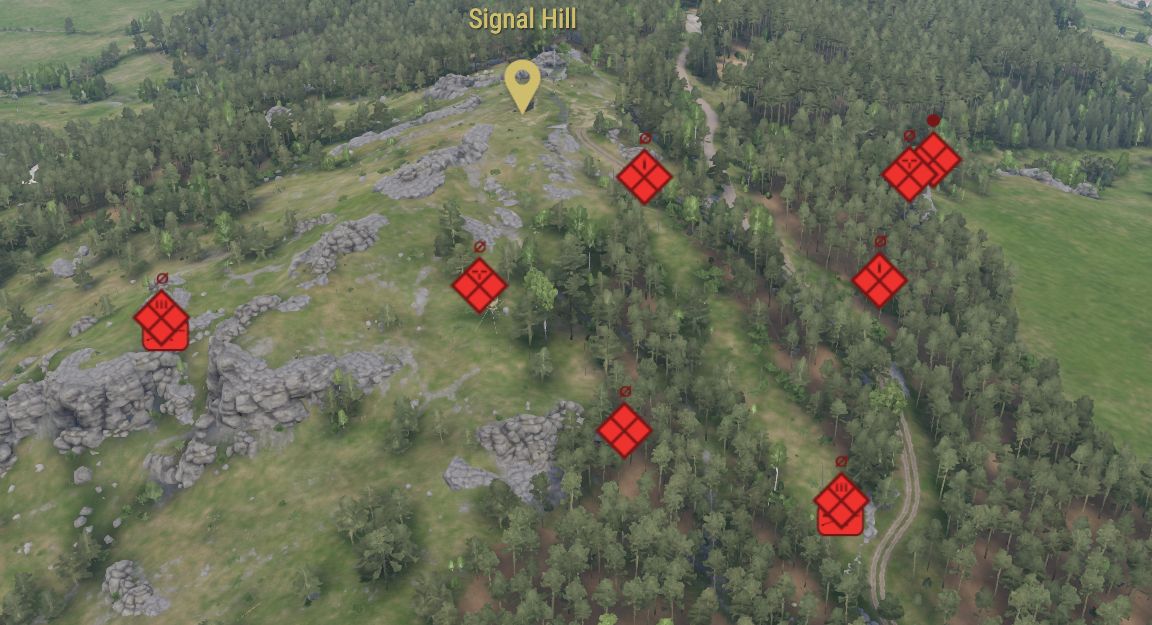Select the red house-based marker on the rocky cliffs

click(x=162, y=321)
